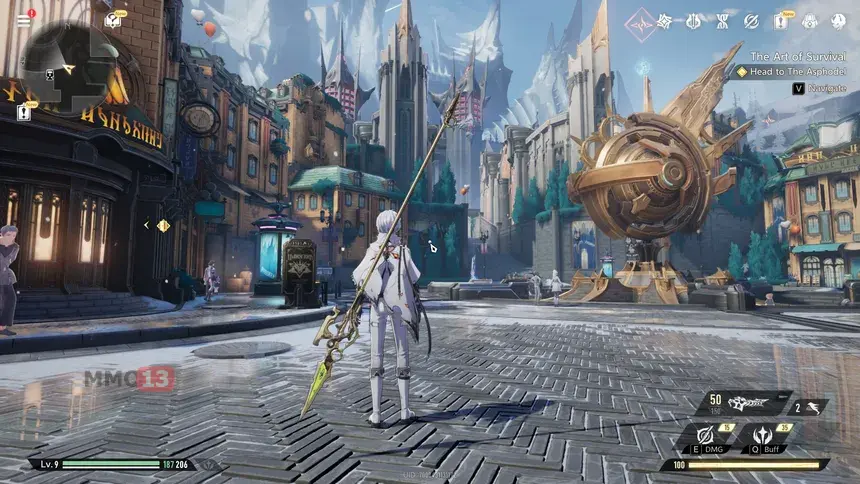The image size is (860, 484).
Task: Open the four-pointed star icon in top bar
Action: click(x=665, y=21)
